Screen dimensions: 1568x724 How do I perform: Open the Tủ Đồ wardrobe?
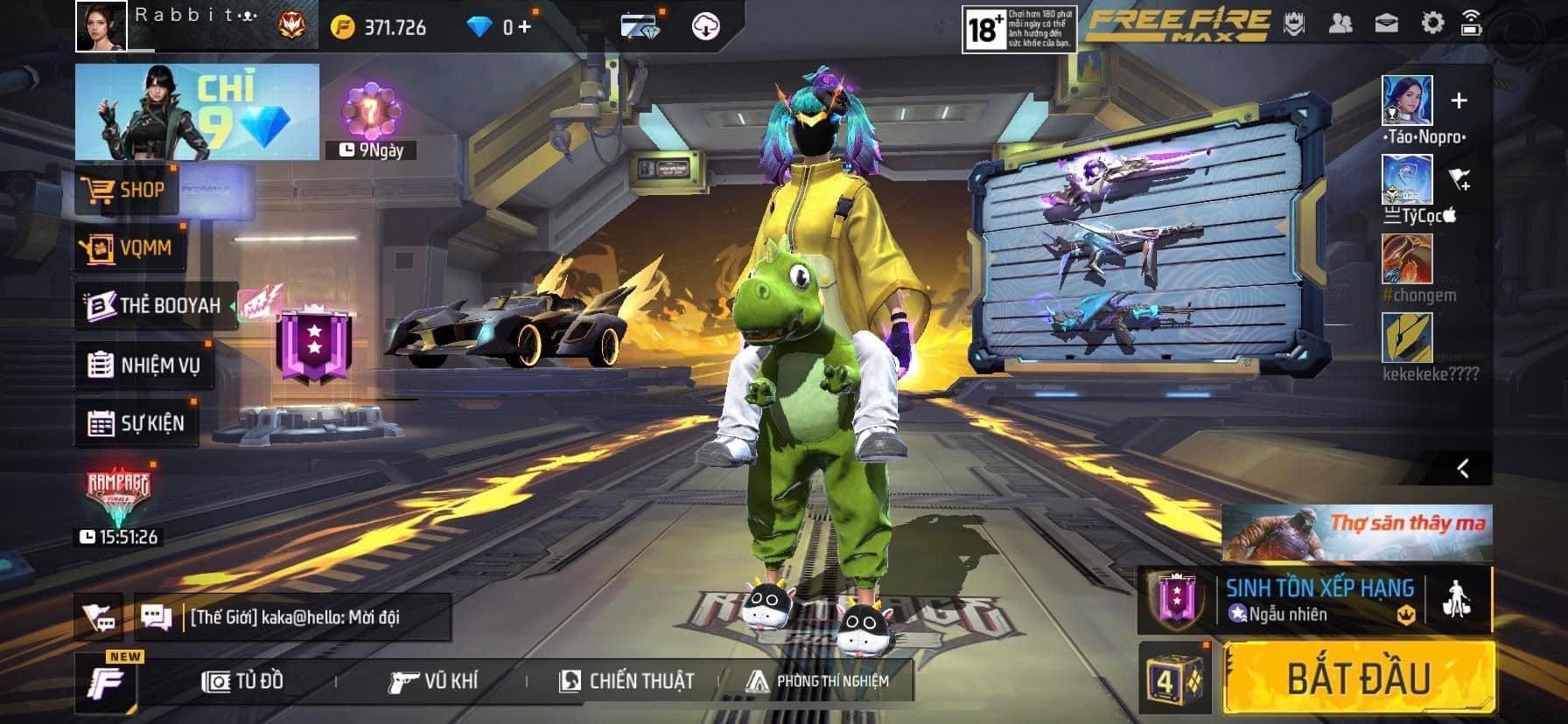[243, 681]
